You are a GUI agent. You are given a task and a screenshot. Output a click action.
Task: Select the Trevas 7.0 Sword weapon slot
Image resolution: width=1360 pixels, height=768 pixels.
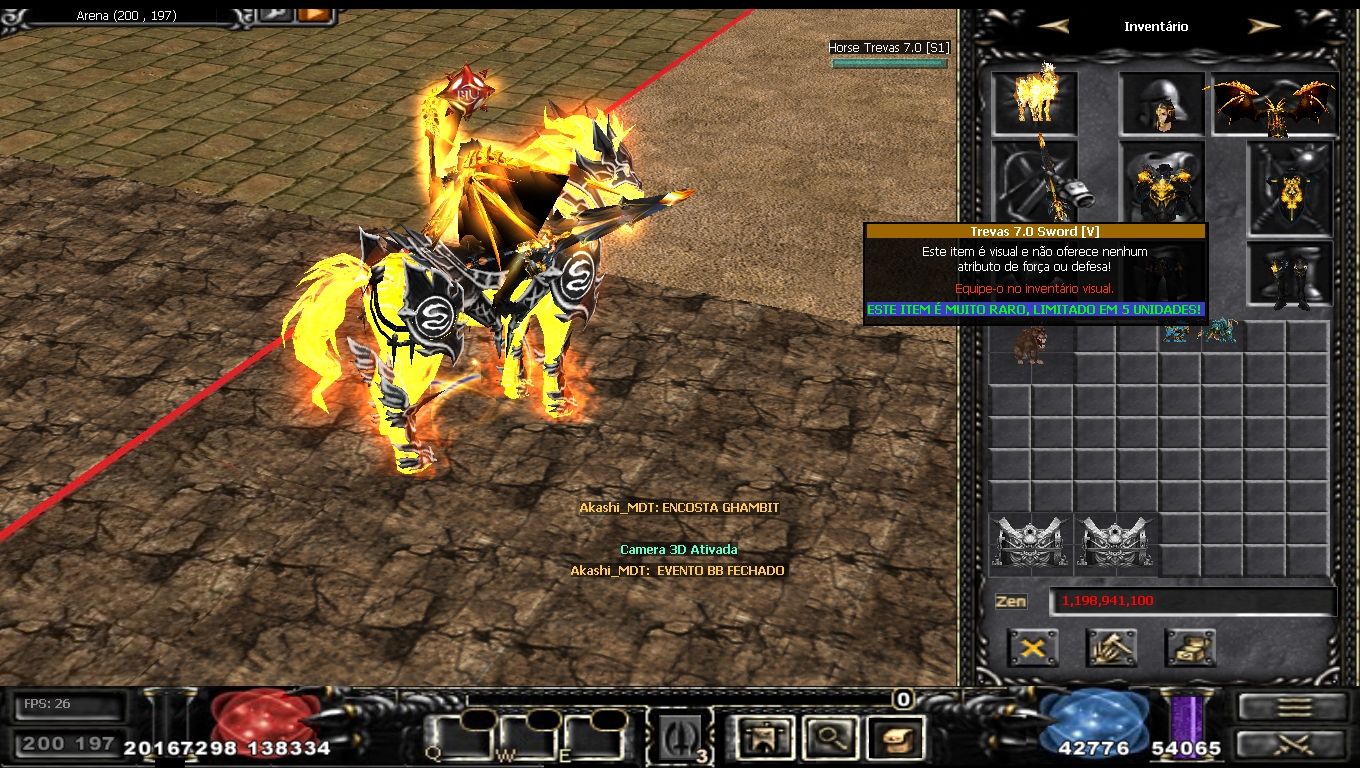1035,180
